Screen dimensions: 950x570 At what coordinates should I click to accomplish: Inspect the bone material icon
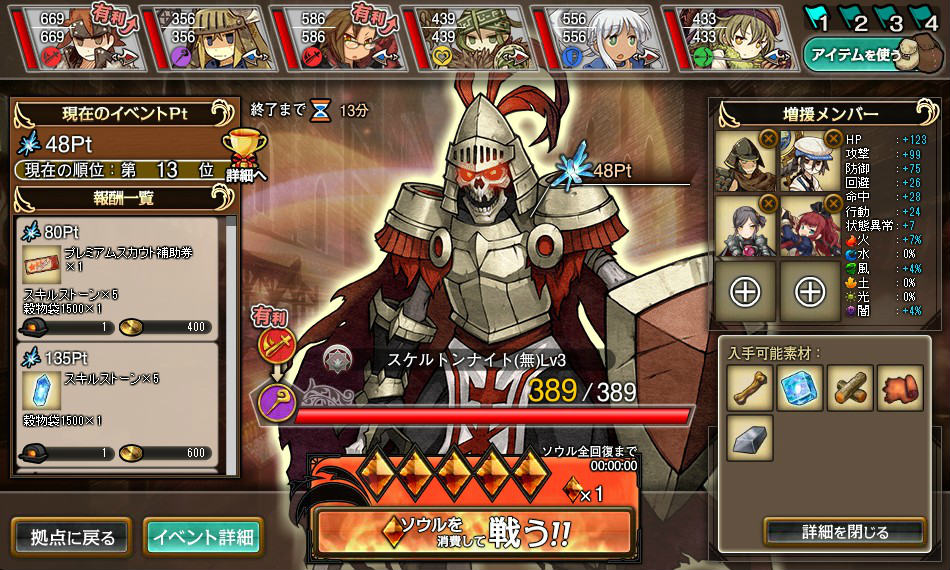tap(751, 388)
